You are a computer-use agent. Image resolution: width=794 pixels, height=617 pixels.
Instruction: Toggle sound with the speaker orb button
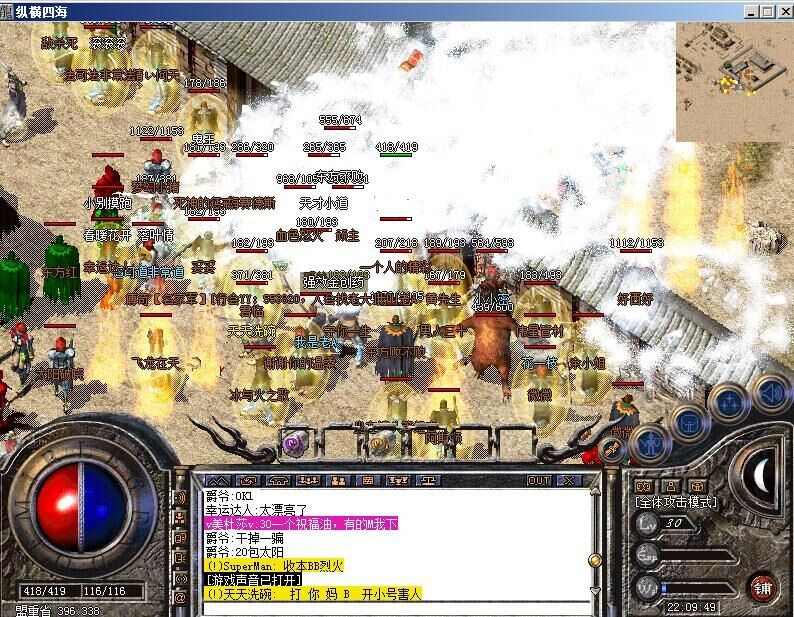click(x=770, y=392)
